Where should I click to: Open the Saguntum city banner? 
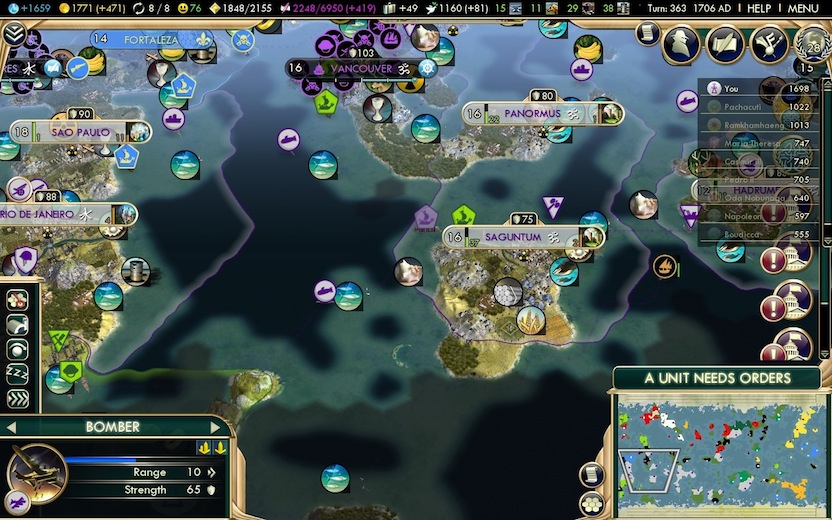[x=512, y=238]
